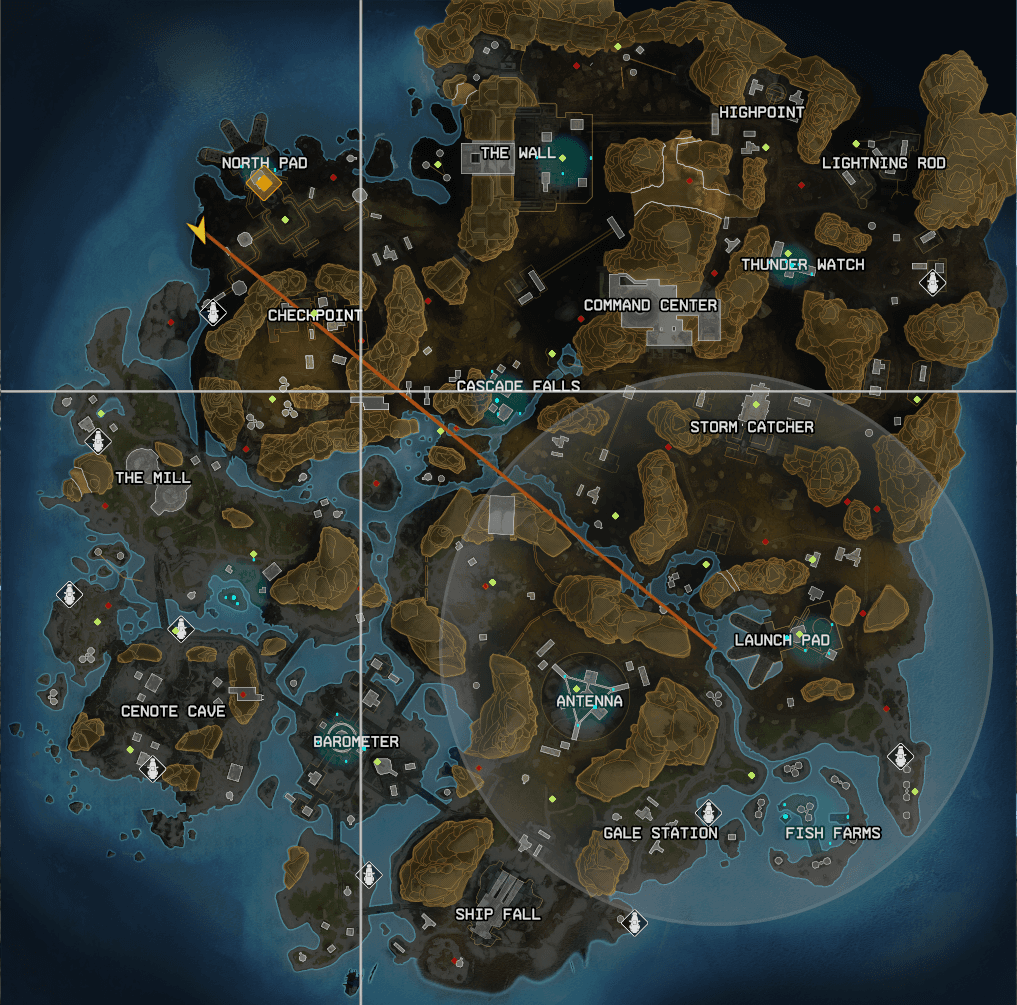Mark The Mill on the map
The width and height of the screenshot is (1017, 1005).
pyautogui.click(x=152, y=478)
